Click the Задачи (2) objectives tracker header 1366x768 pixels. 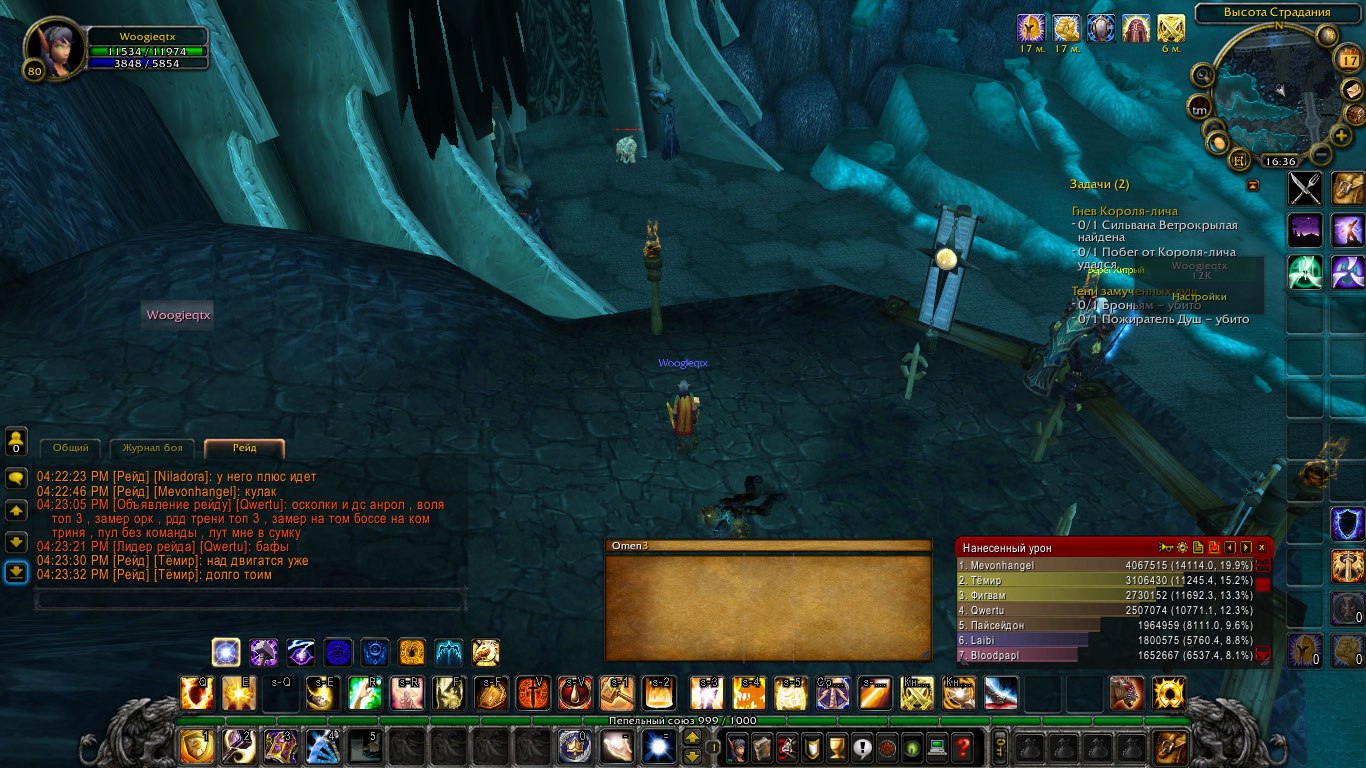point(1100,184)
